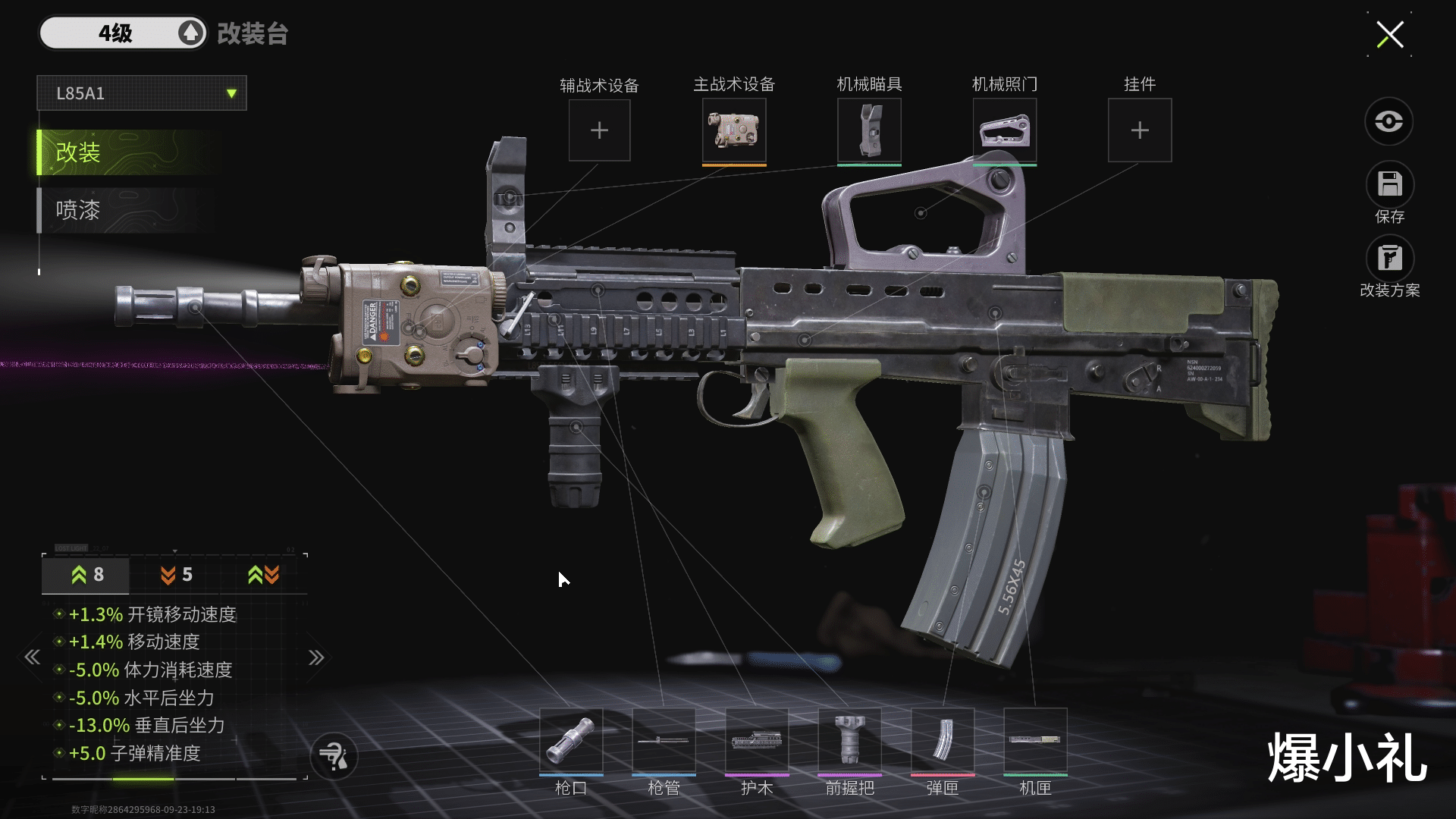Toggle the eye view icon
Image resolution: width=1456 pixels, height=819 pixels.
pyautogui.click(x=1389, y=121)
